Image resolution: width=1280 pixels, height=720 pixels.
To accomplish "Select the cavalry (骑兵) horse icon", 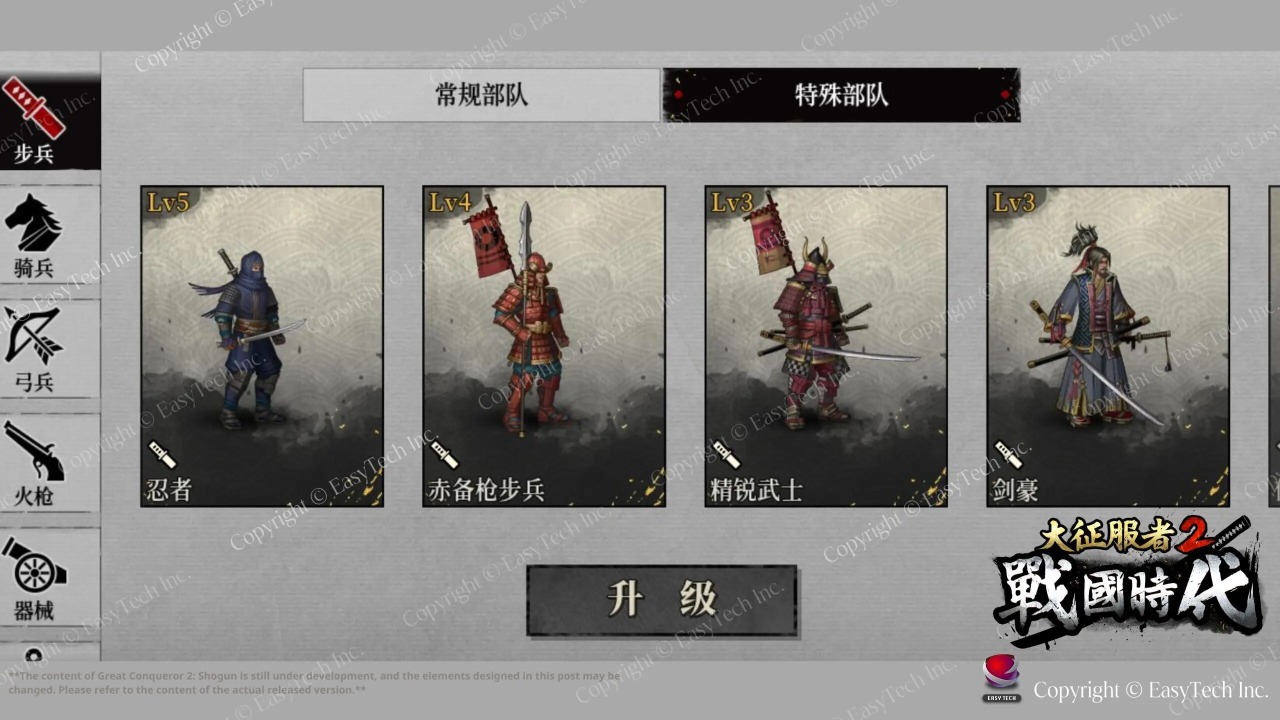I will (34, 230).
